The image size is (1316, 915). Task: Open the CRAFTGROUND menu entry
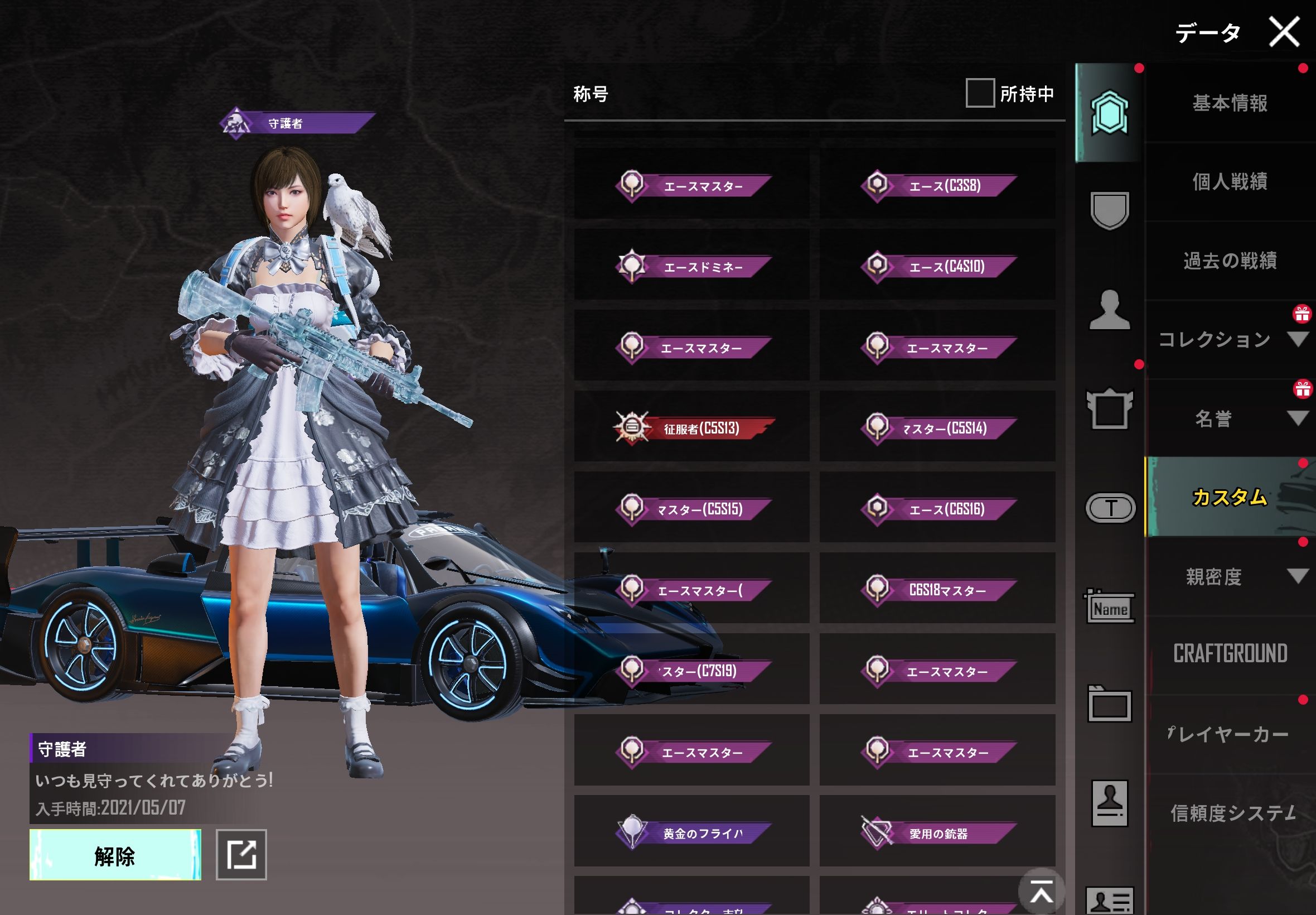click(1230, 653)
